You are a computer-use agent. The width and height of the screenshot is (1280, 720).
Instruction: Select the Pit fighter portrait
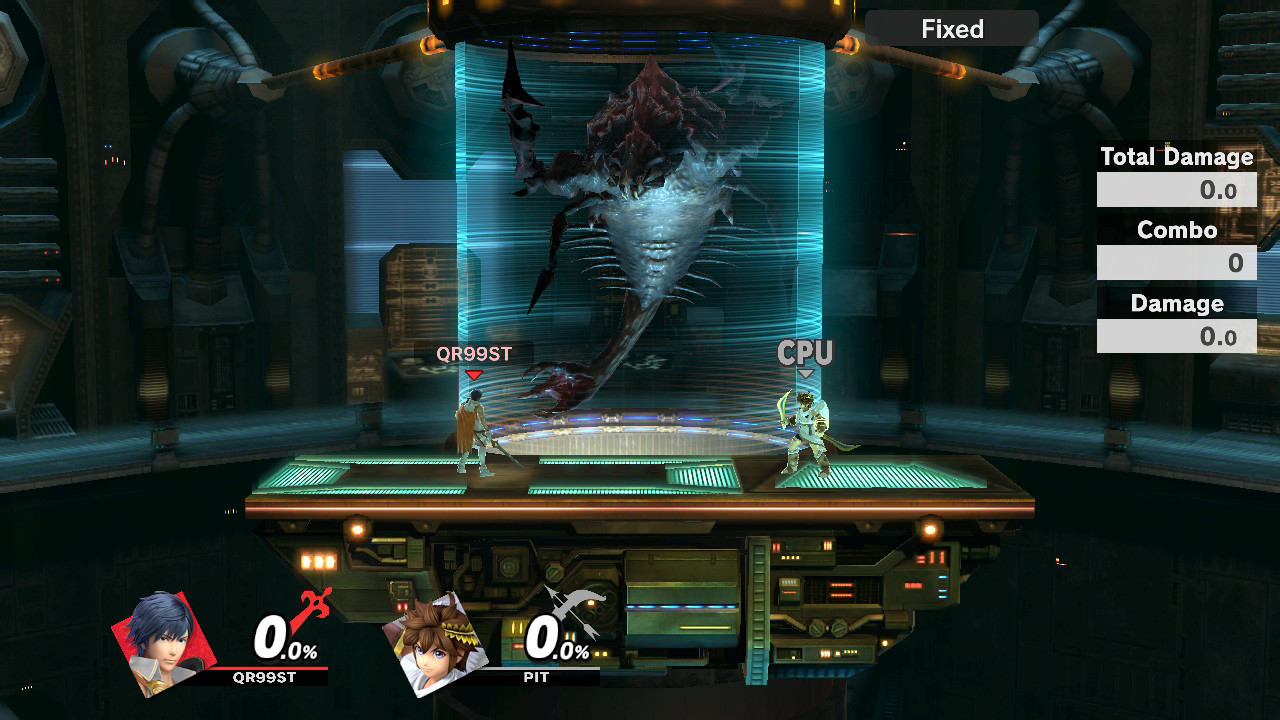(x=433, y=642)
